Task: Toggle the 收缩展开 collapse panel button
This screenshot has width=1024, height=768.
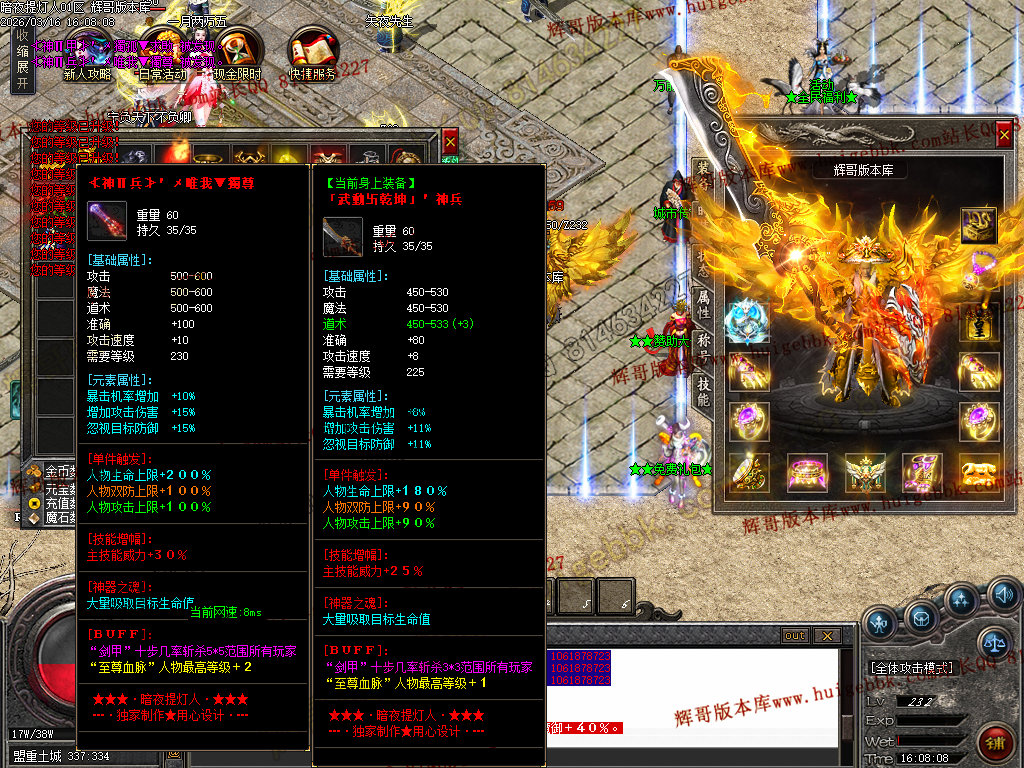Action: 22,60
